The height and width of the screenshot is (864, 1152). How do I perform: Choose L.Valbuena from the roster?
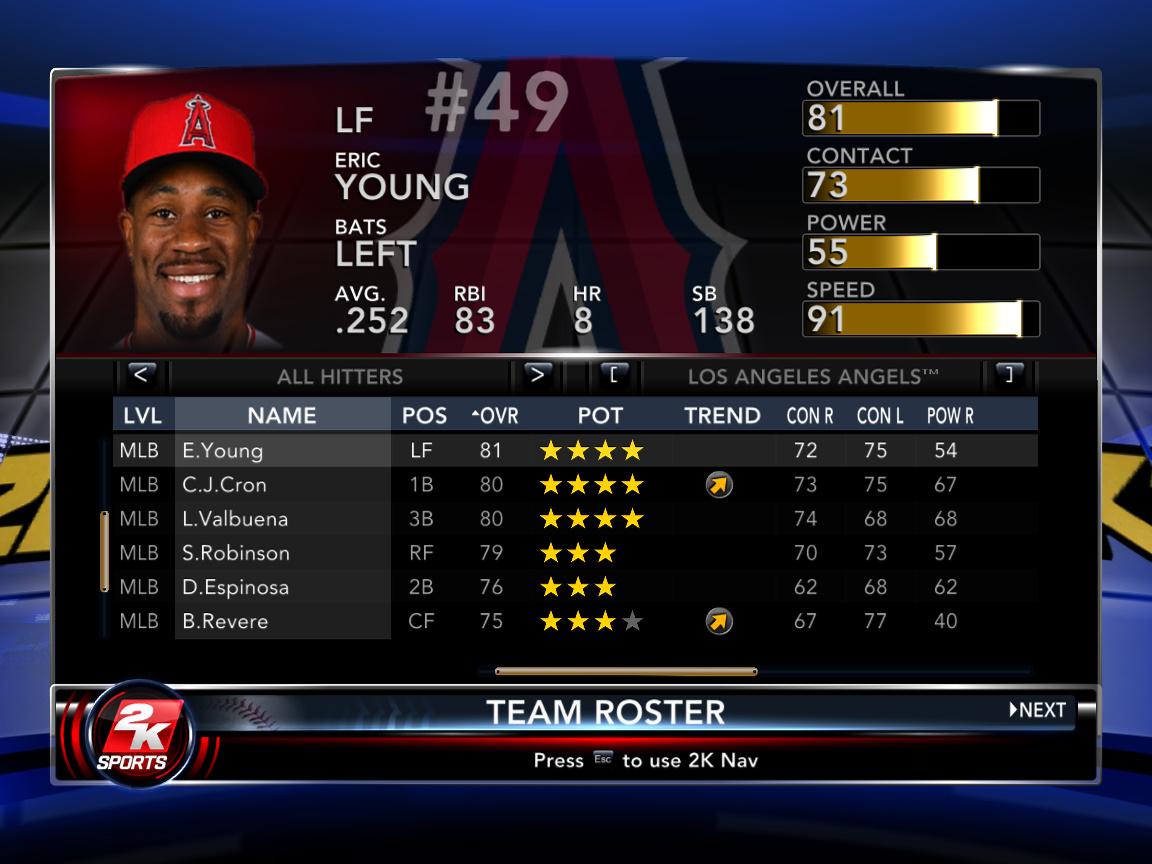coord(282,519)
